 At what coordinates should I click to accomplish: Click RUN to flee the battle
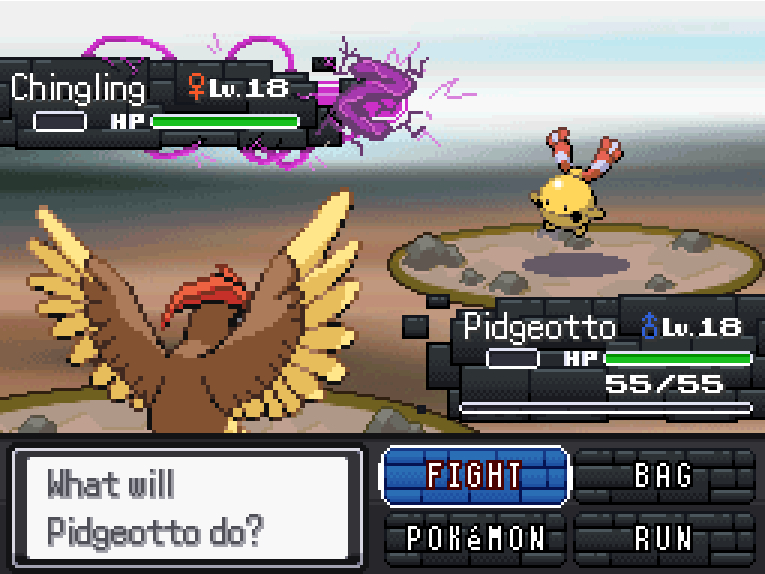(664, 539)
